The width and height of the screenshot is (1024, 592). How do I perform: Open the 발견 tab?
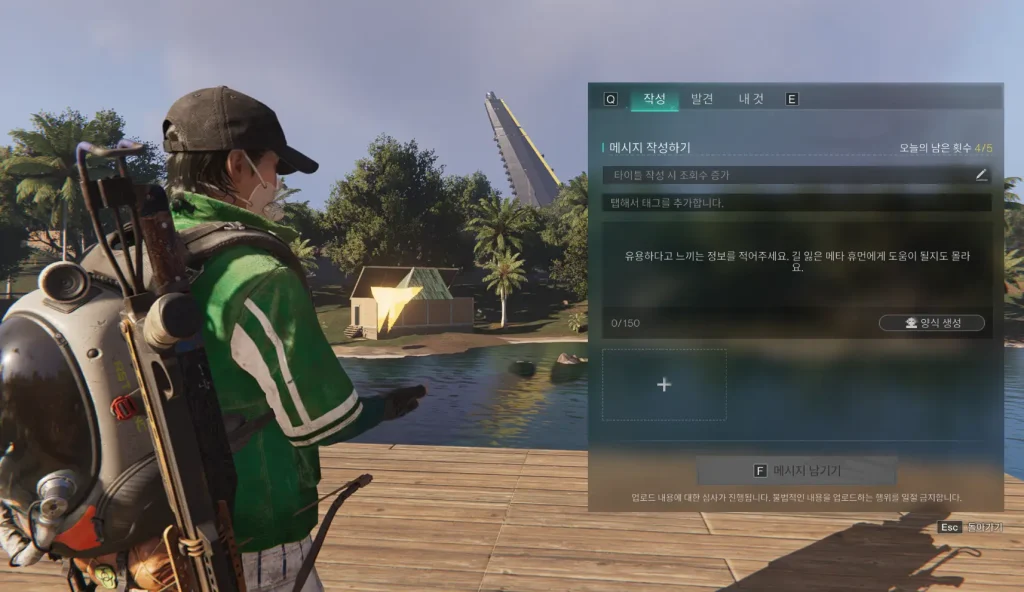[702, 99]
